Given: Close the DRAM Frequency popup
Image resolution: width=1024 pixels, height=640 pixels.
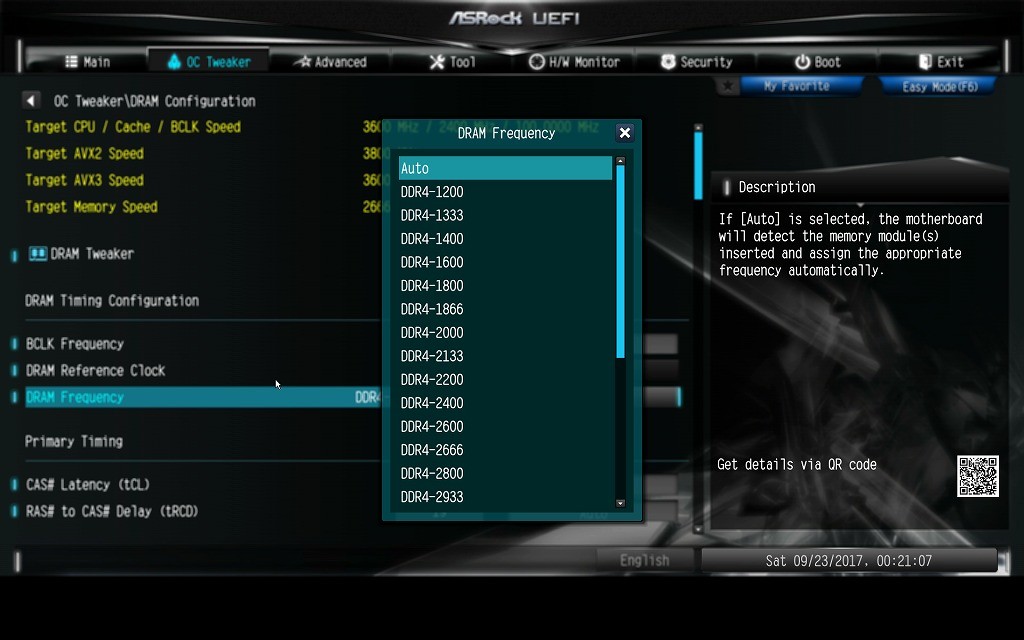Looking at the screenshot, I should 625,133.
